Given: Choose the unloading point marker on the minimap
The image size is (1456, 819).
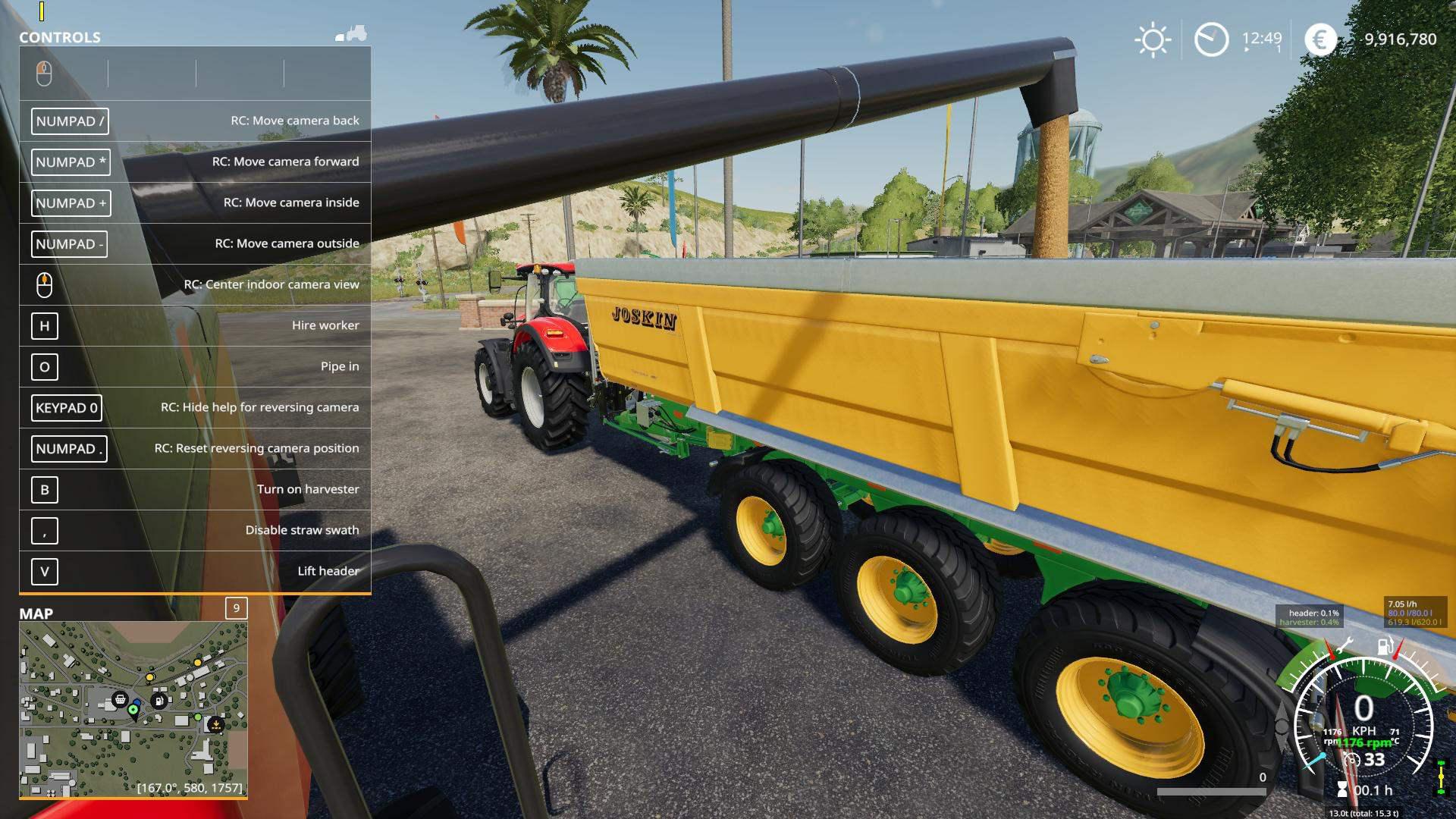Looking at the screenshot, I should pyautogui.click(x=216, y=725).
